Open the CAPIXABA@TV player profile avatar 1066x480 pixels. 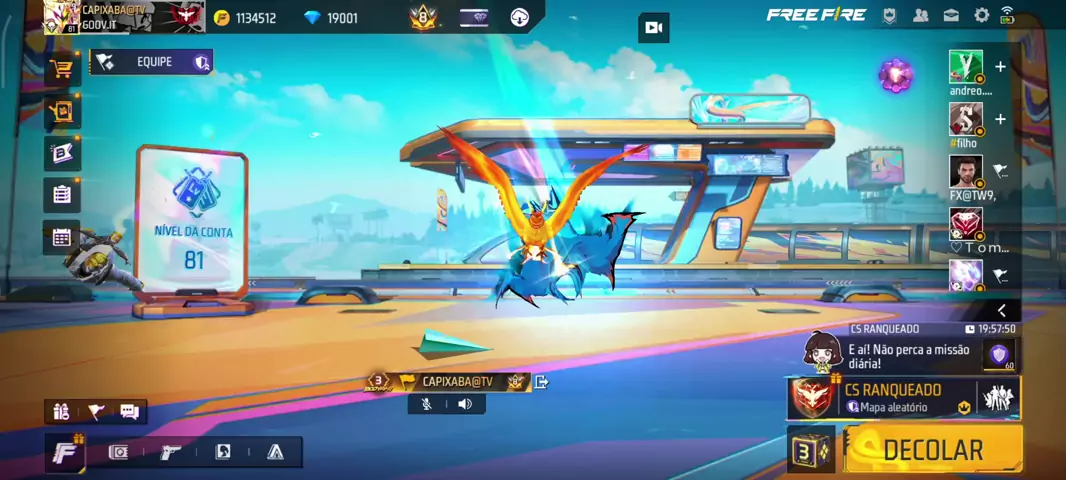coord(62,16)
